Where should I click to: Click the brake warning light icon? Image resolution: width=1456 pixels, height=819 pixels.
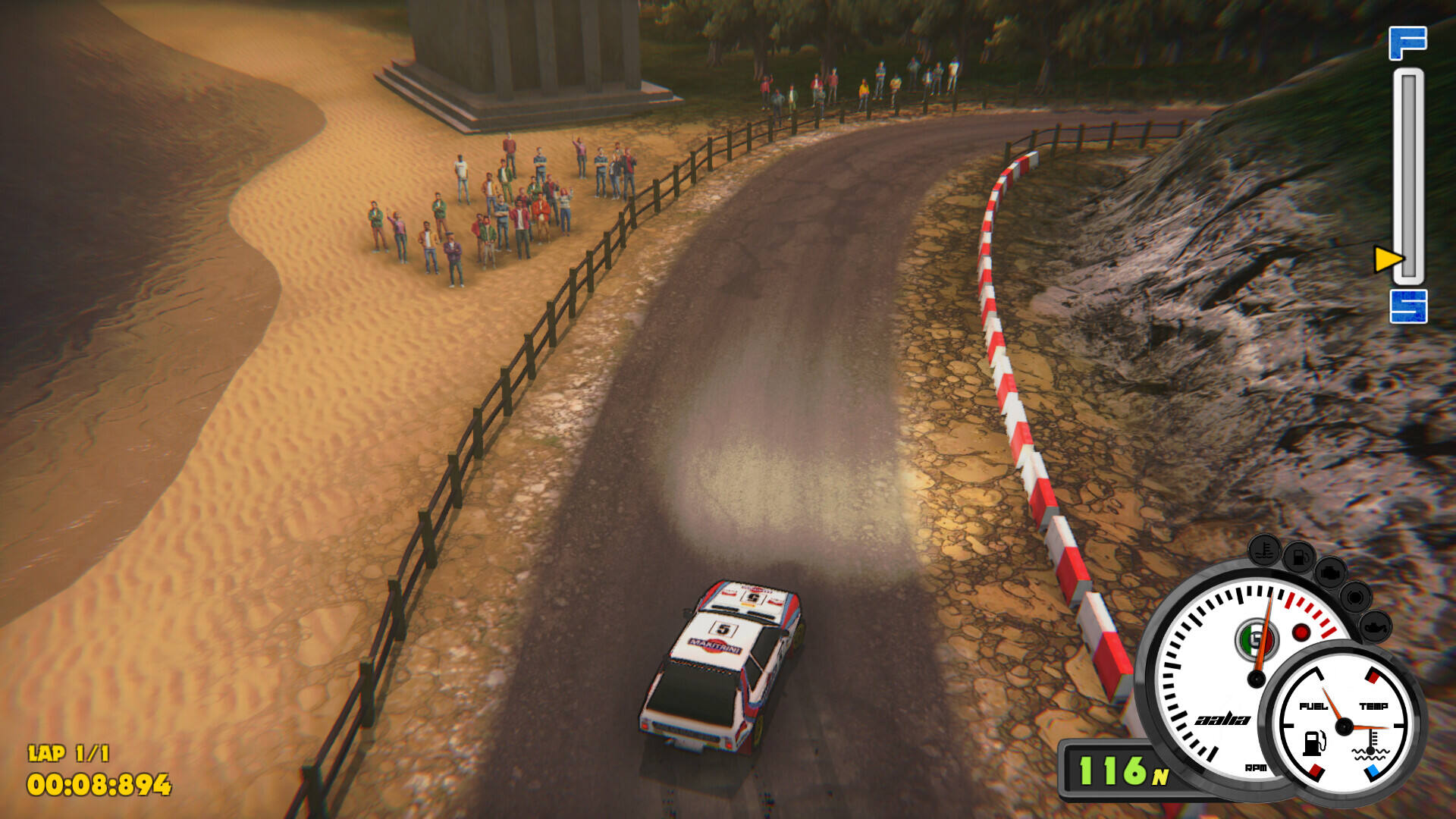[1354, 598]
